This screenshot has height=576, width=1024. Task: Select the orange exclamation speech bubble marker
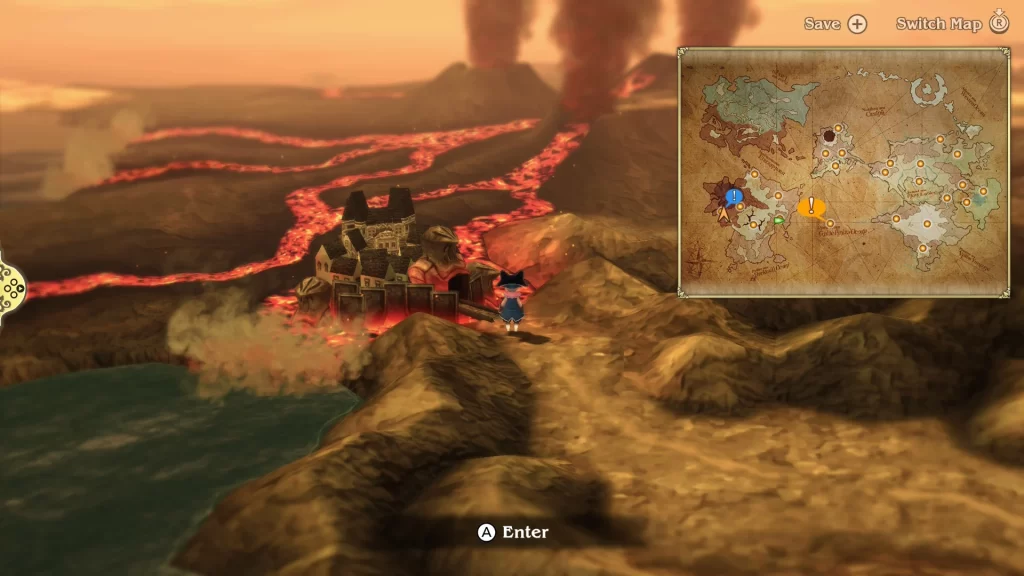click(x=811, y=208)
